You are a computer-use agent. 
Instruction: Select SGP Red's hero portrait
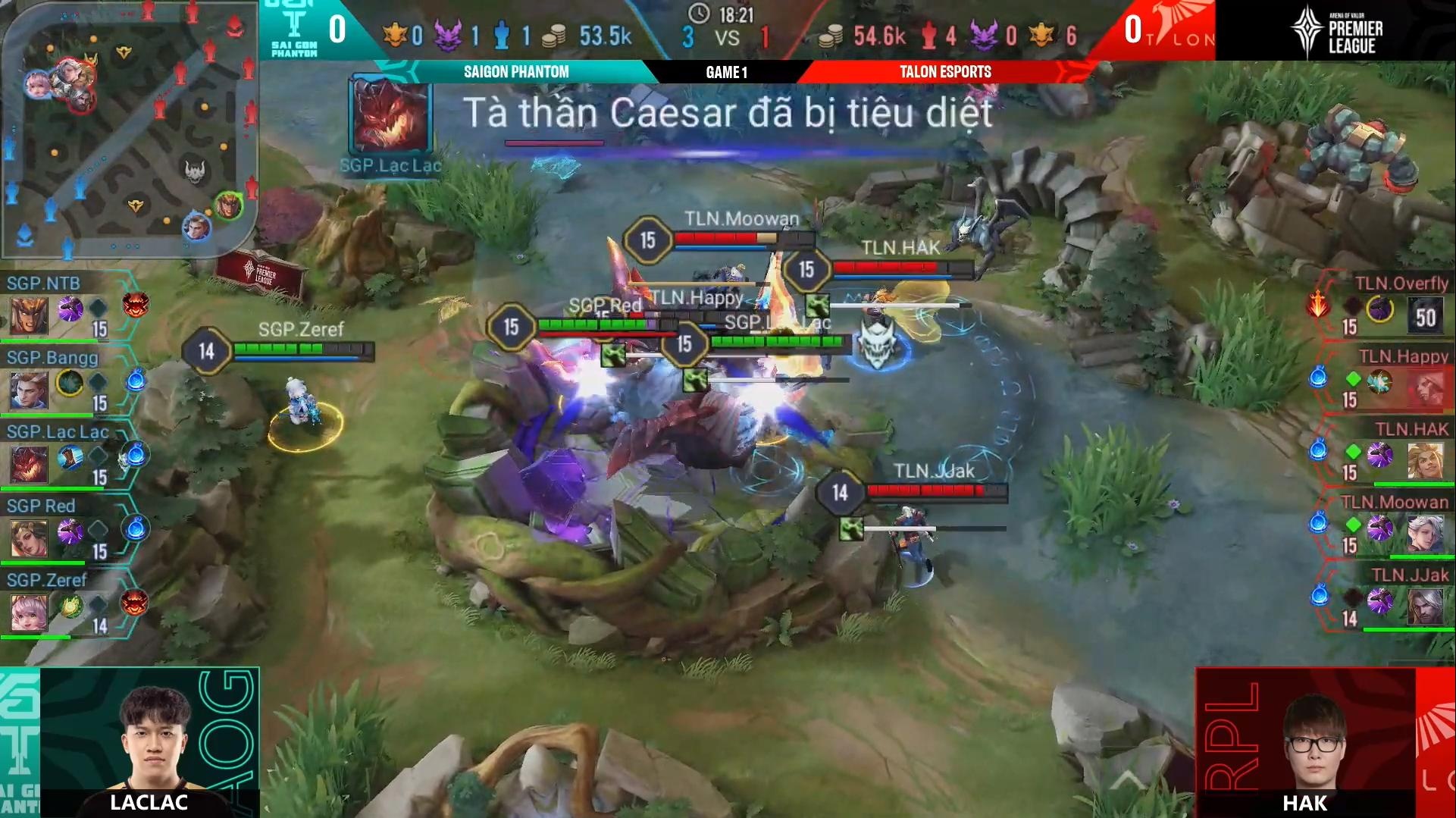pyautogui.click(x=30, y=538)
